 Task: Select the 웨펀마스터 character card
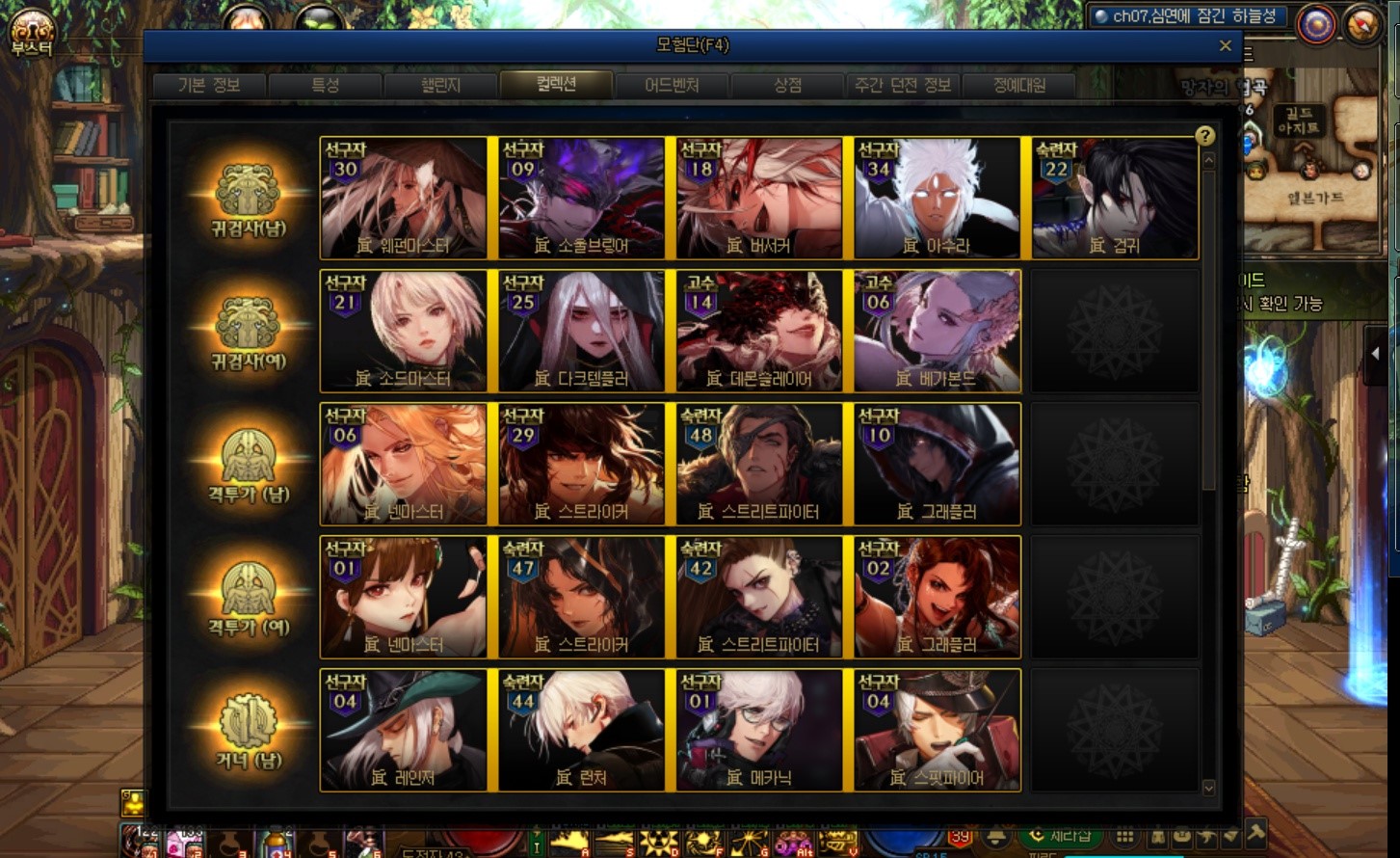404,199
